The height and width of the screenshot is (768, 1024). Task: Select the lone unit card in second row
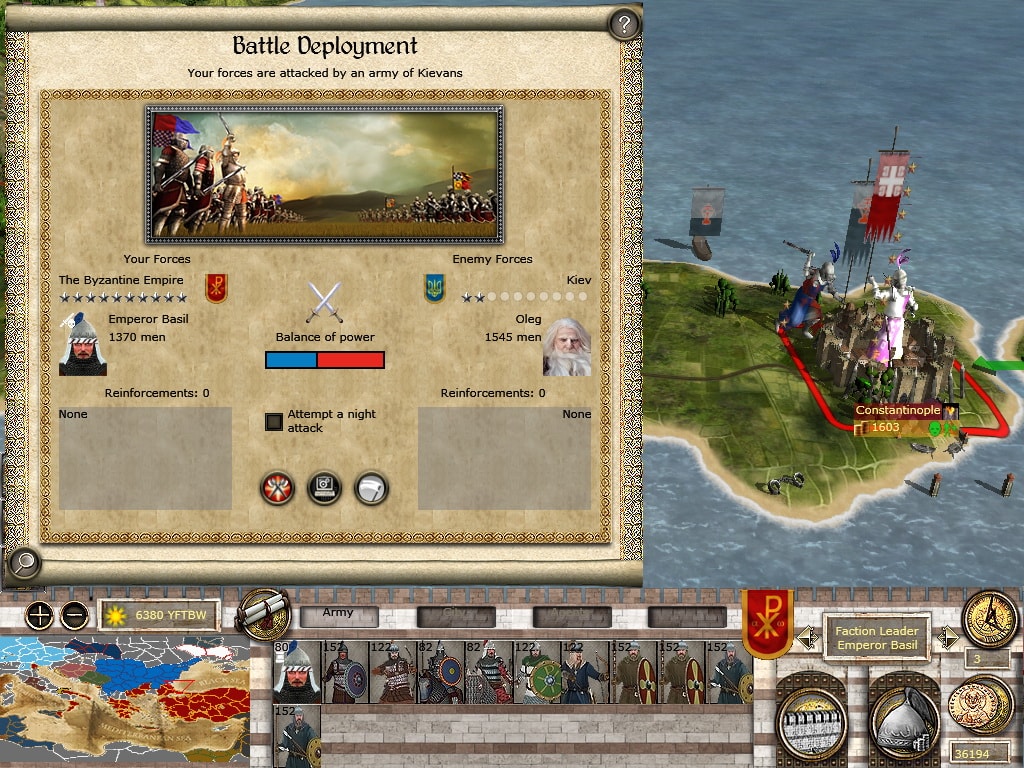(297, 736)
